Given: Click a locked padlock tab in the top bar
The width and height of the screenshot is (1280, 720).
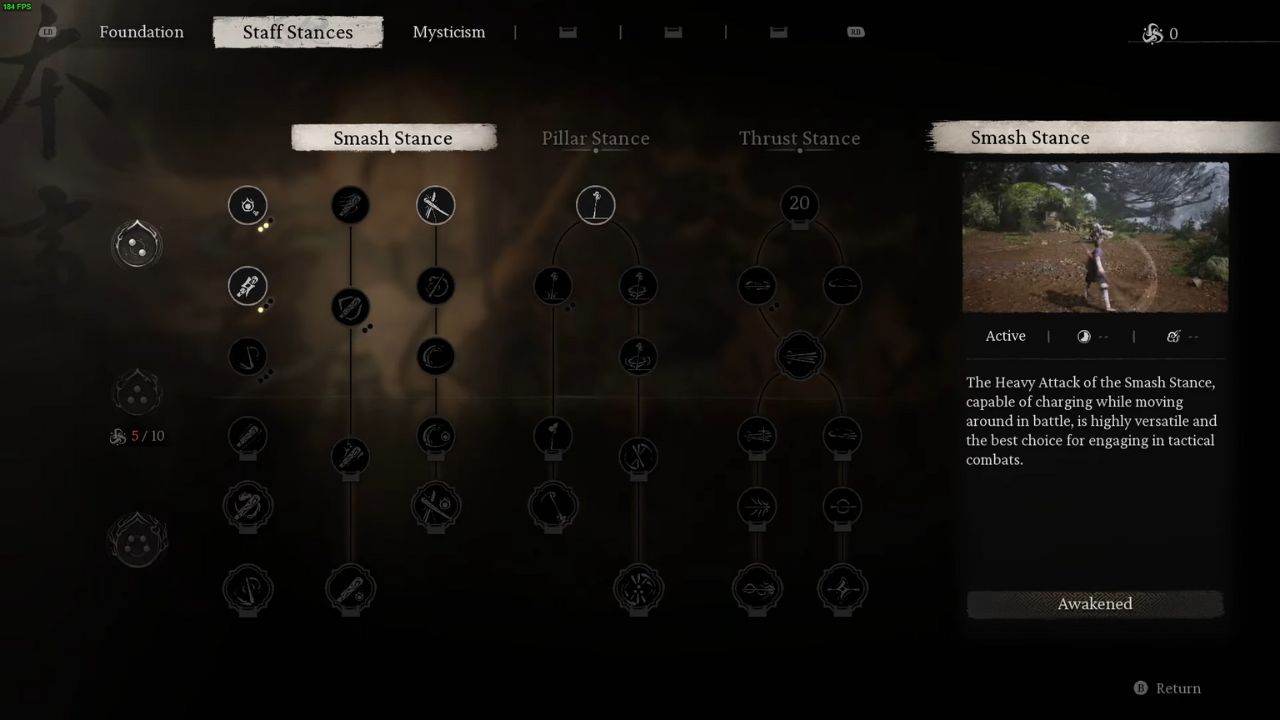Looking at the screenshot, I should 567,31.
